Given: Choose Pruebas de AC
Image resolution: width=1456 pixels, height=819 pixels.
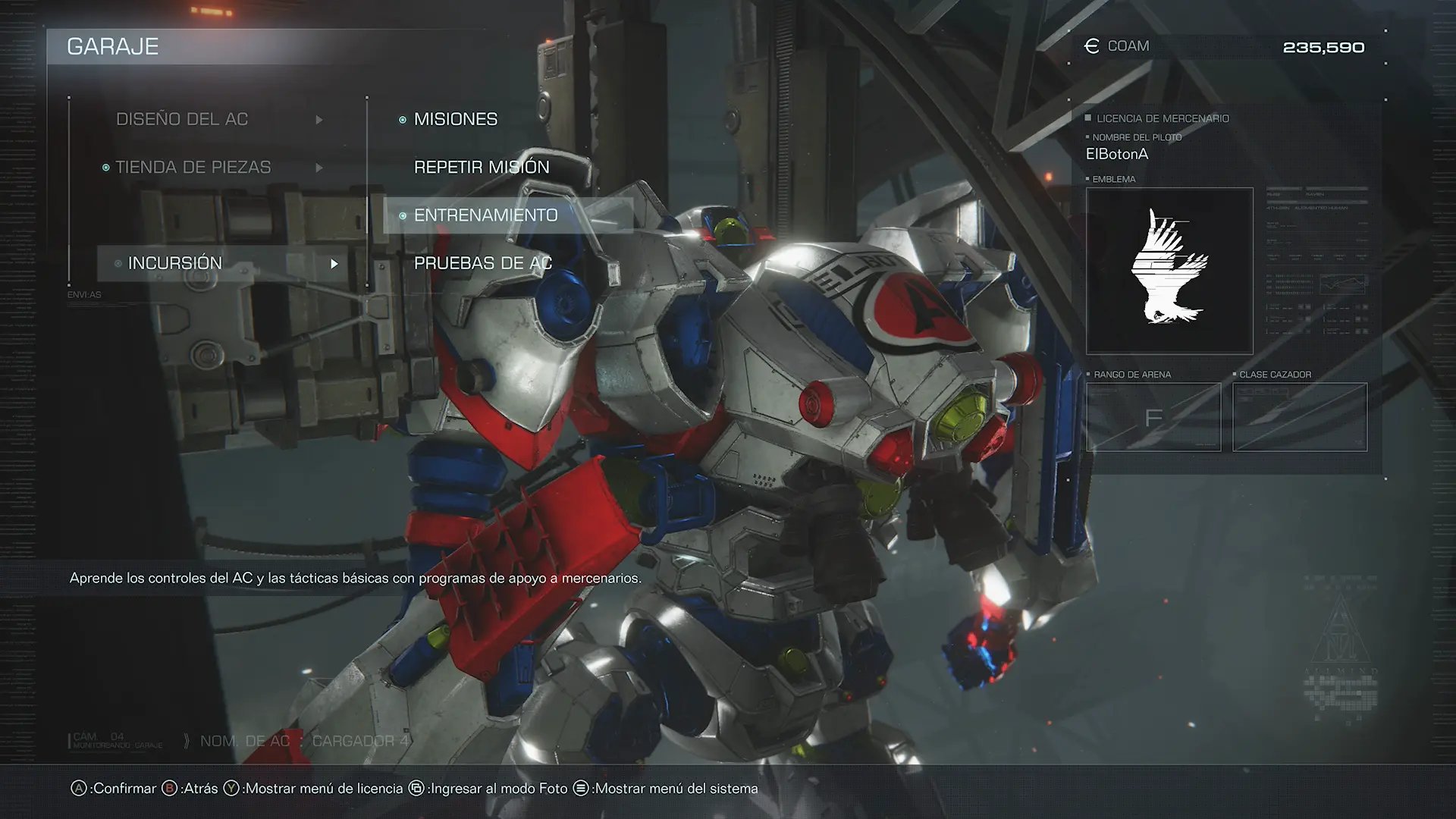Looking at the screenshot, I should coord(483,263).
